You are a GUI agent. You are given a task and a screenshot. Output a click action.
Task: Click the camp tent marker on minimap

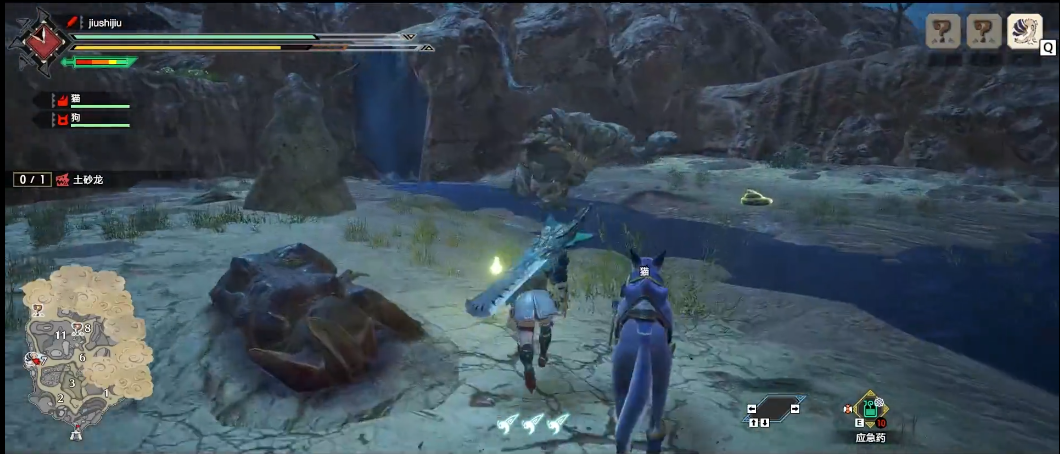(x=76, y=432)
